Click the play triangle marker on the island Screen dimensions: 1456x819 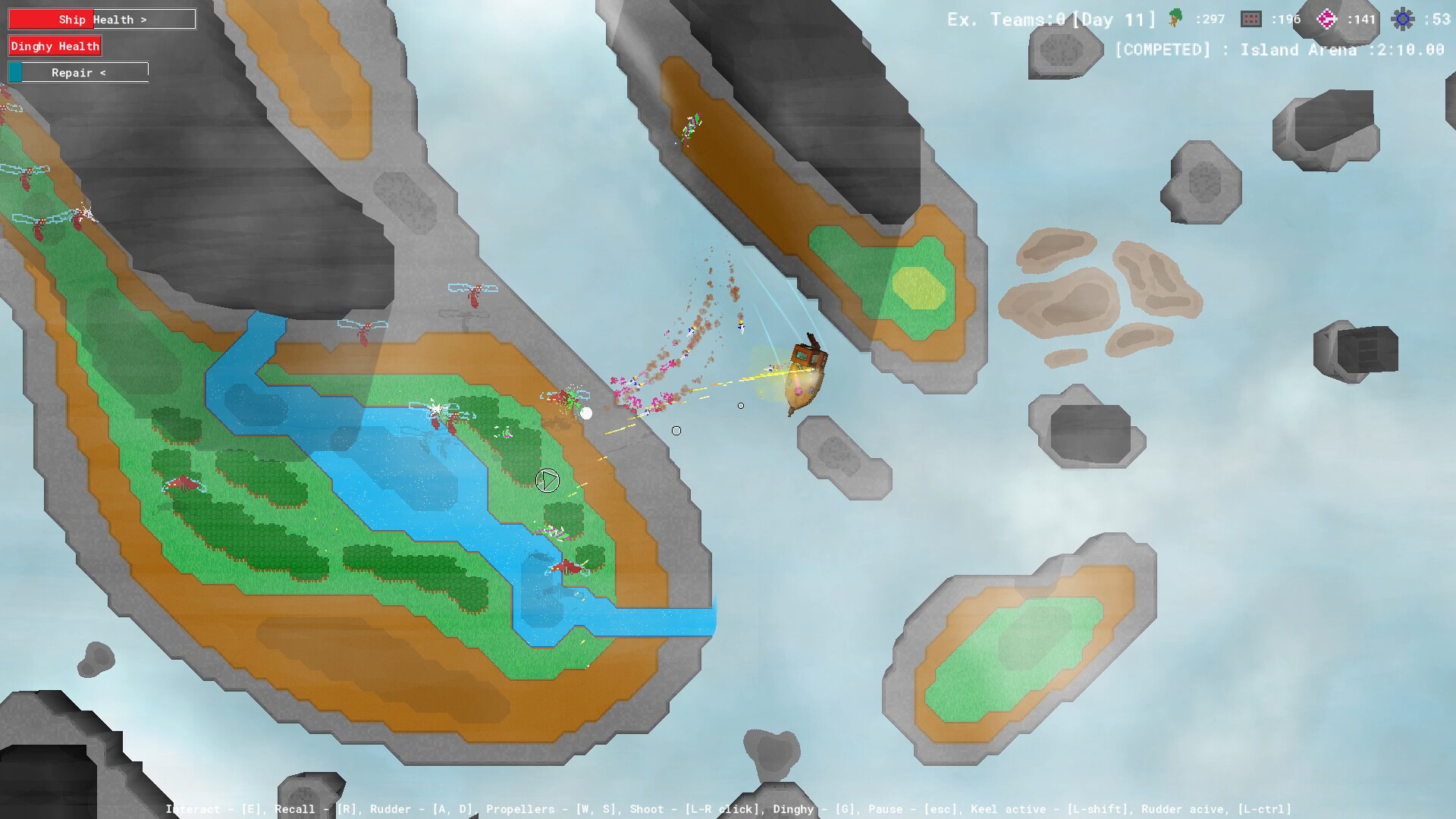pos(548,480)
